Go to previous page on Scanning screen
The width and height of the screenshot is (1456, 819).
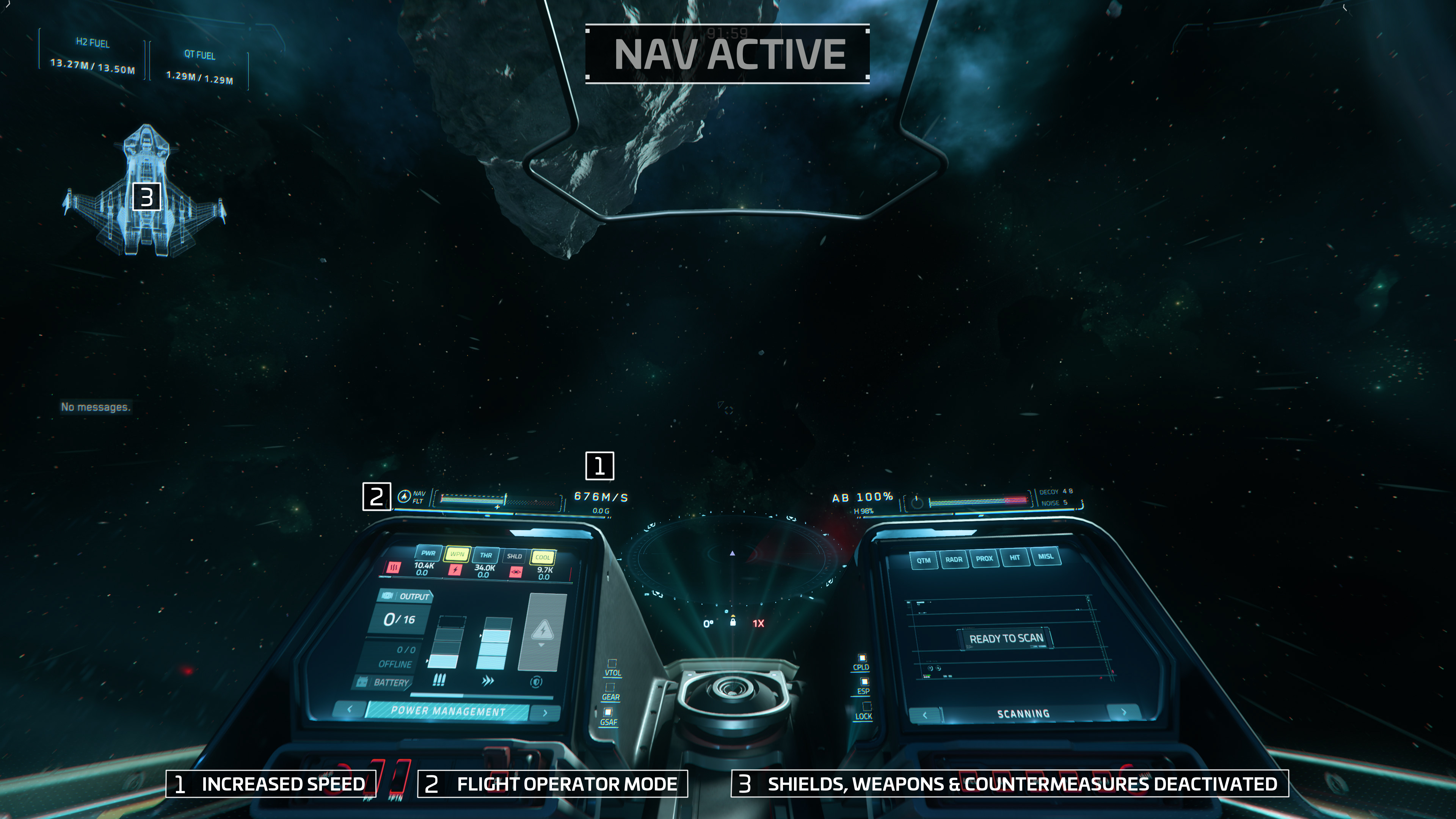925,715
